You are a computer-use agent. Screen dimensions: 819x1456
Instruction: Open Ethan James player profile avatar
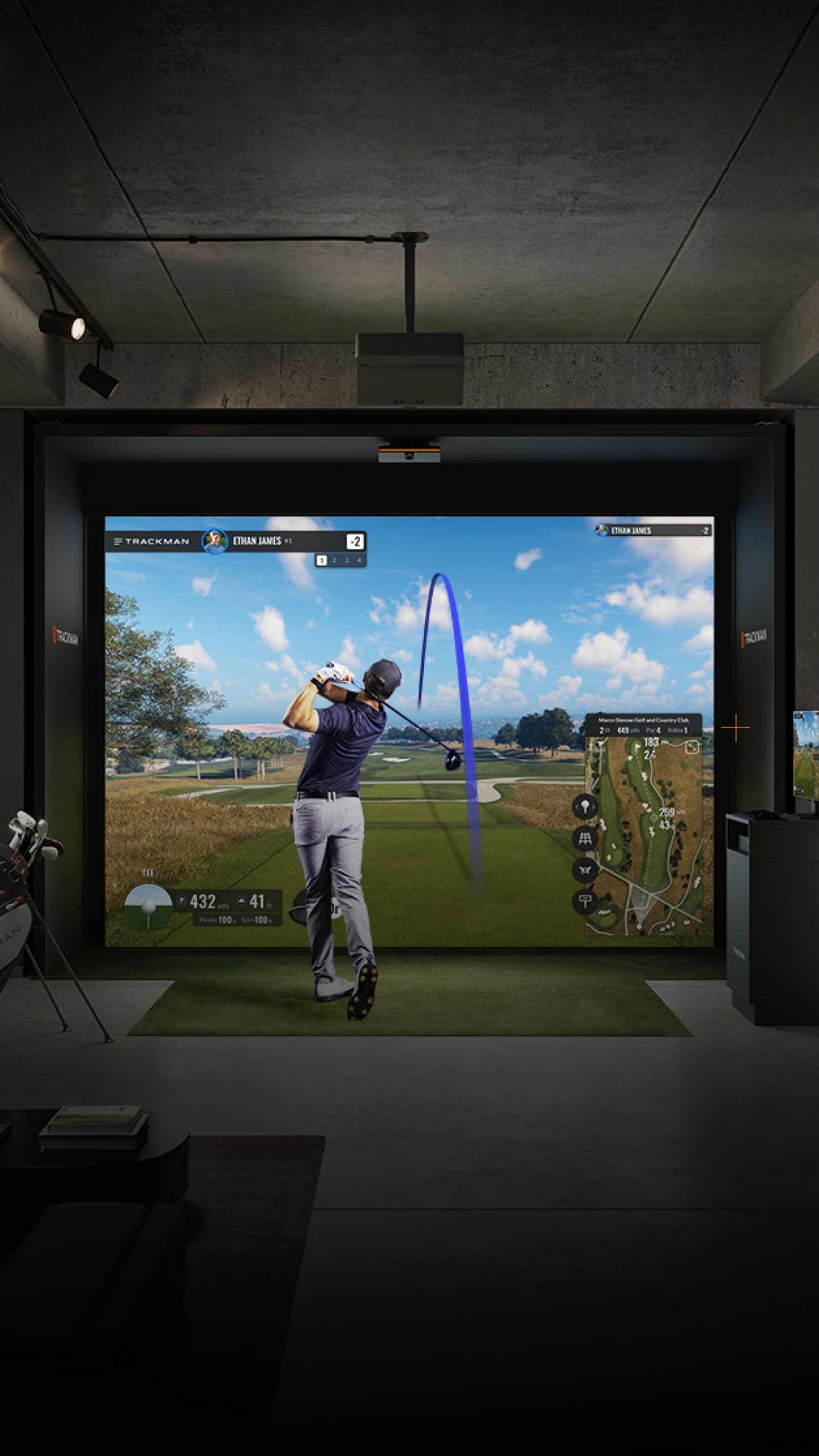(216, 541)
